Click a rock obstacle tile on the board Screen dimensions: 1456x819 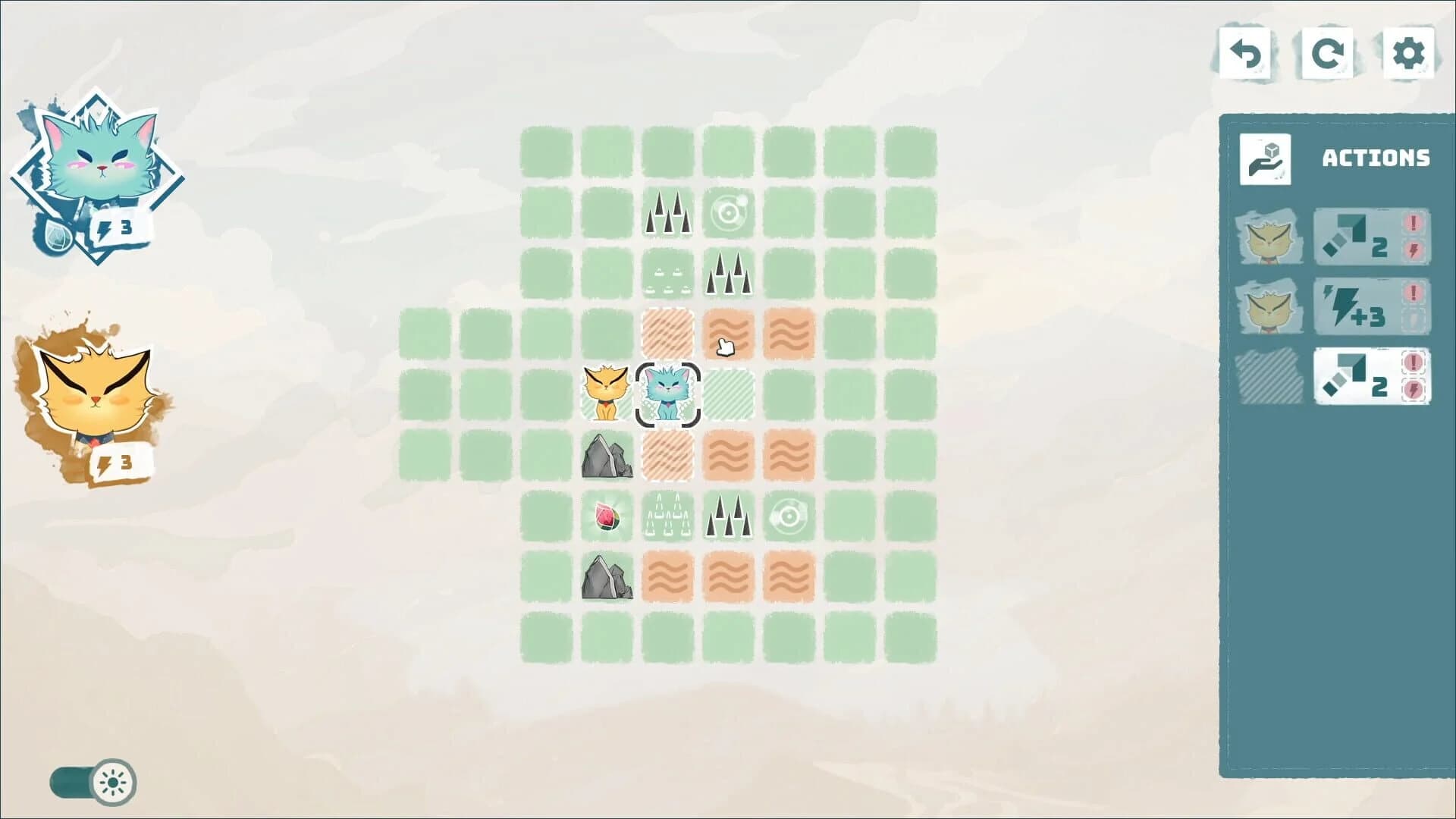pos(605,457)
